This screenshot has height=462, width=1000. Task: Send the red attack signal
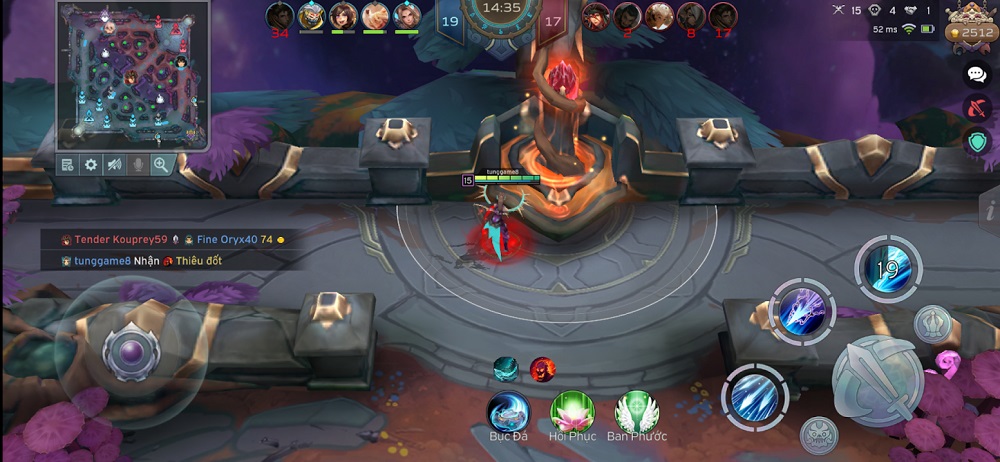coord(976,108)
